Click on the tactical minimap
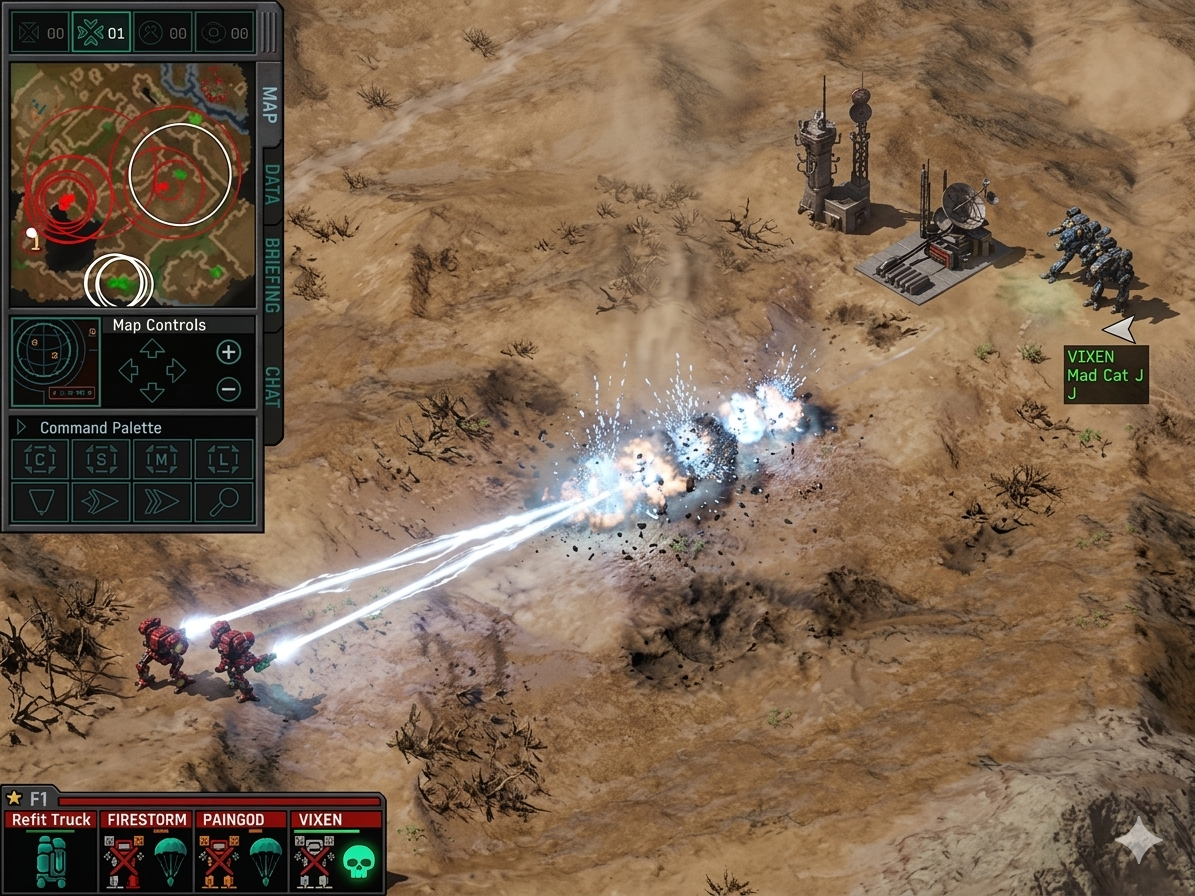This screenshot has width=1195, height=896. tap(132, 185)
